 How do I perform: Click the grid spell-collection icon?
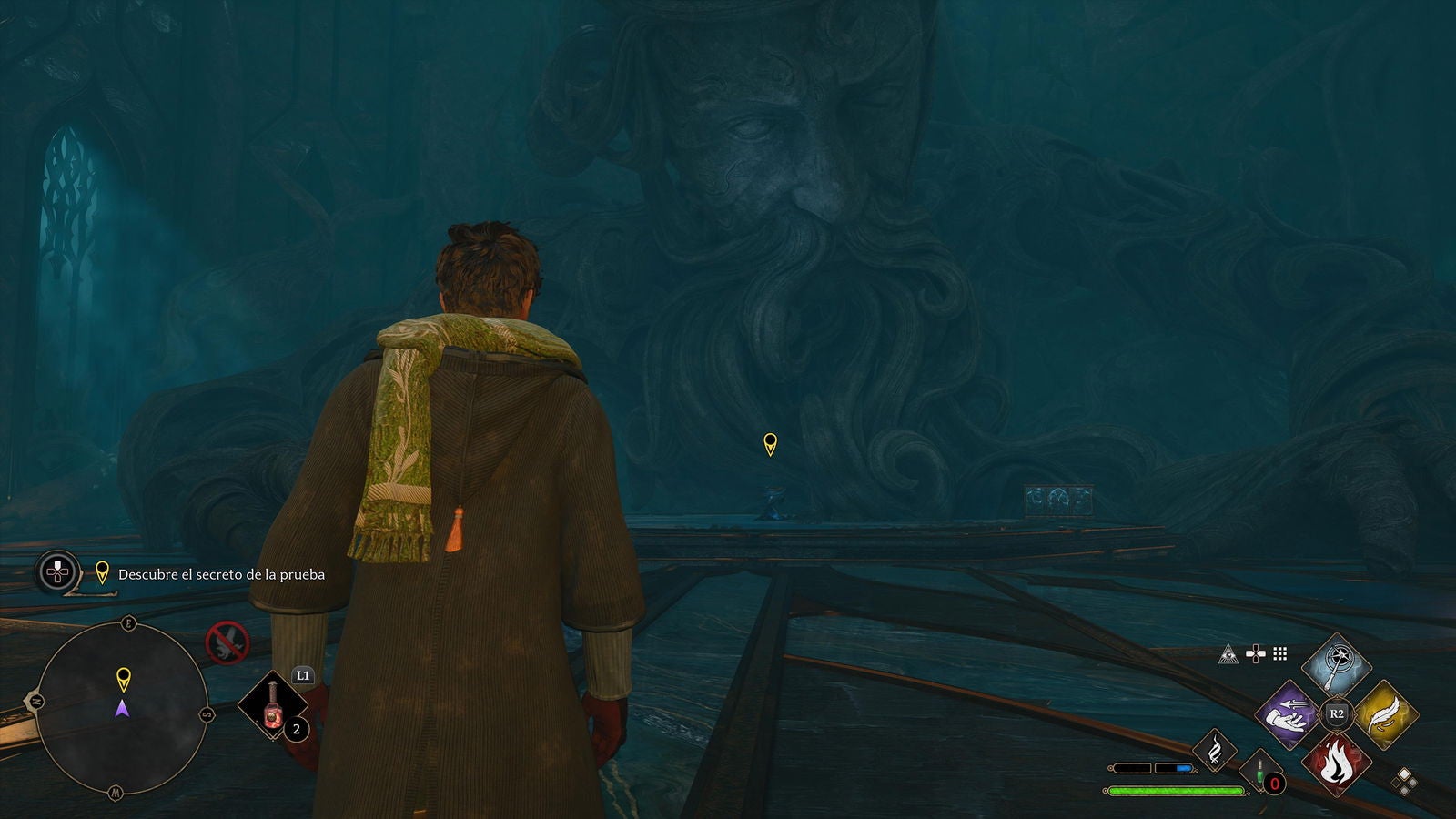1279,654
